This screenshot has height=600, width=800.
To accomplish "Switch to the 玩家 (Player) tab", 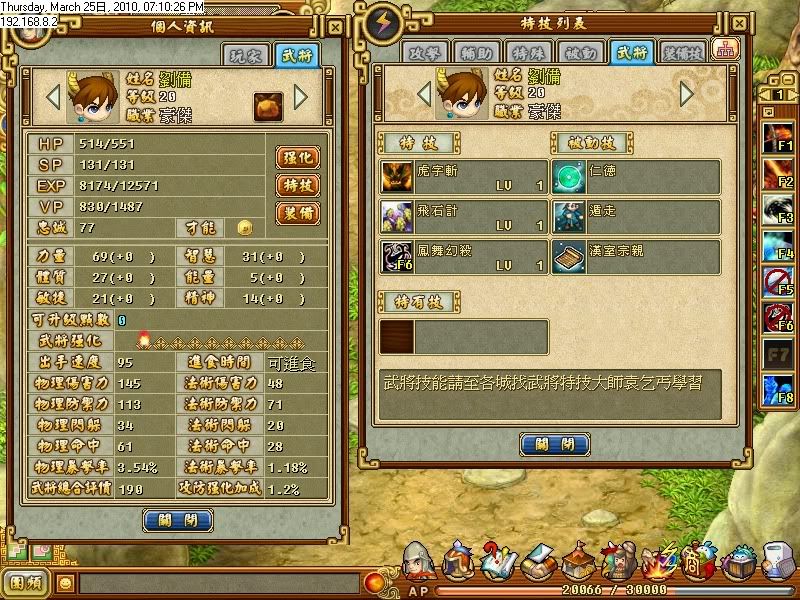I will [x=244, y=57].
